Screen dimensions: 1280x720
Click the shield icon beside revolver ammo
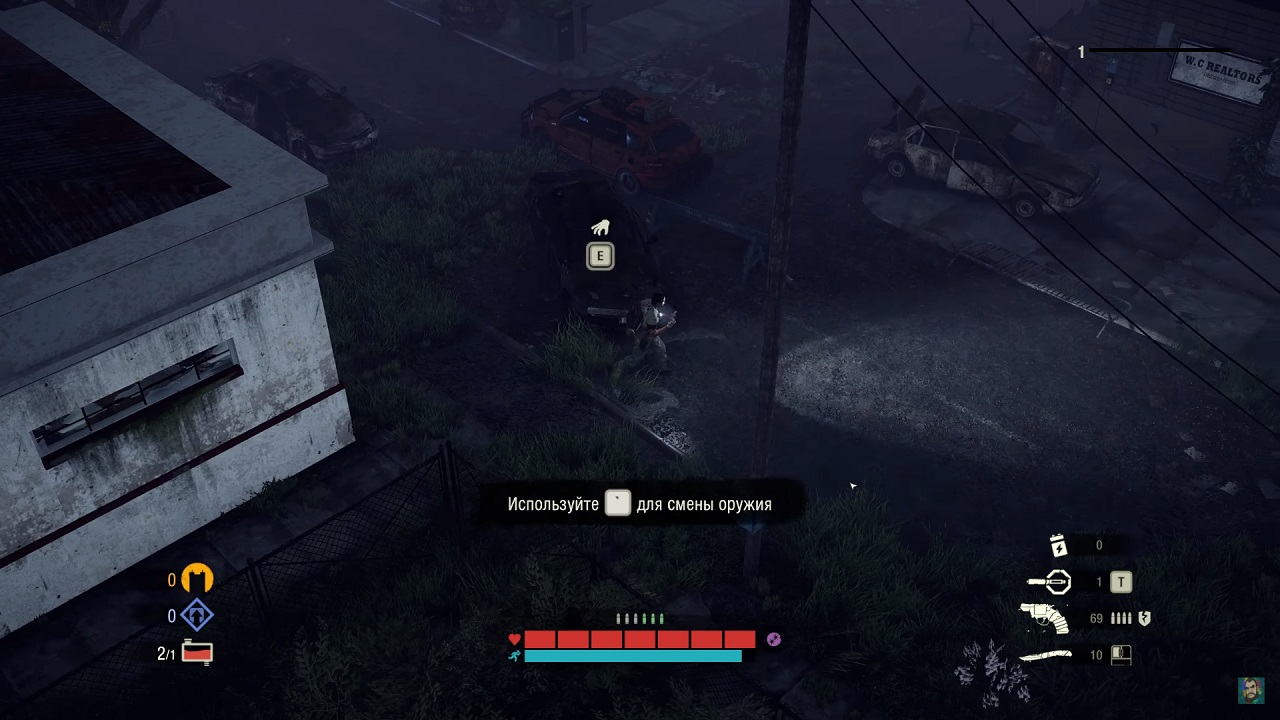1144,619
